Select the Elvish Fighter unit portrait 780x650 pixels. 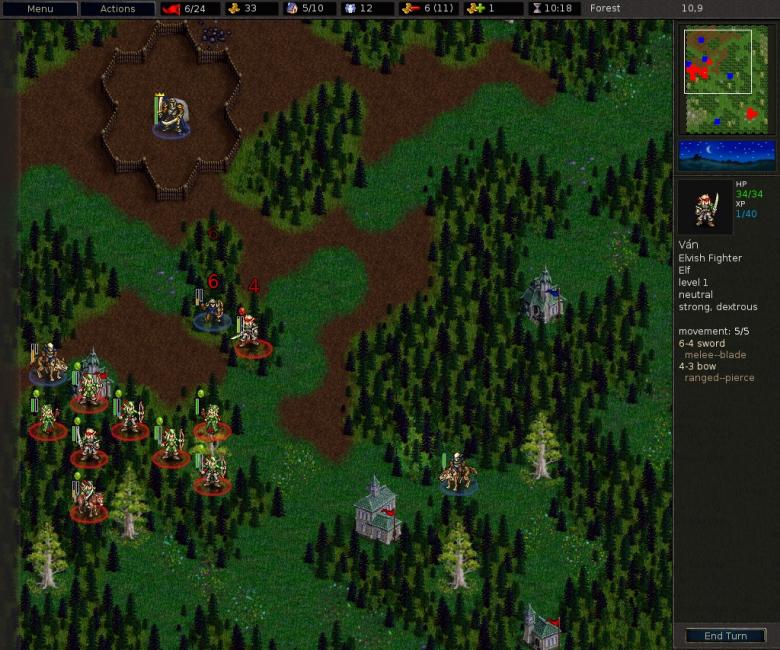pos(705,206)
